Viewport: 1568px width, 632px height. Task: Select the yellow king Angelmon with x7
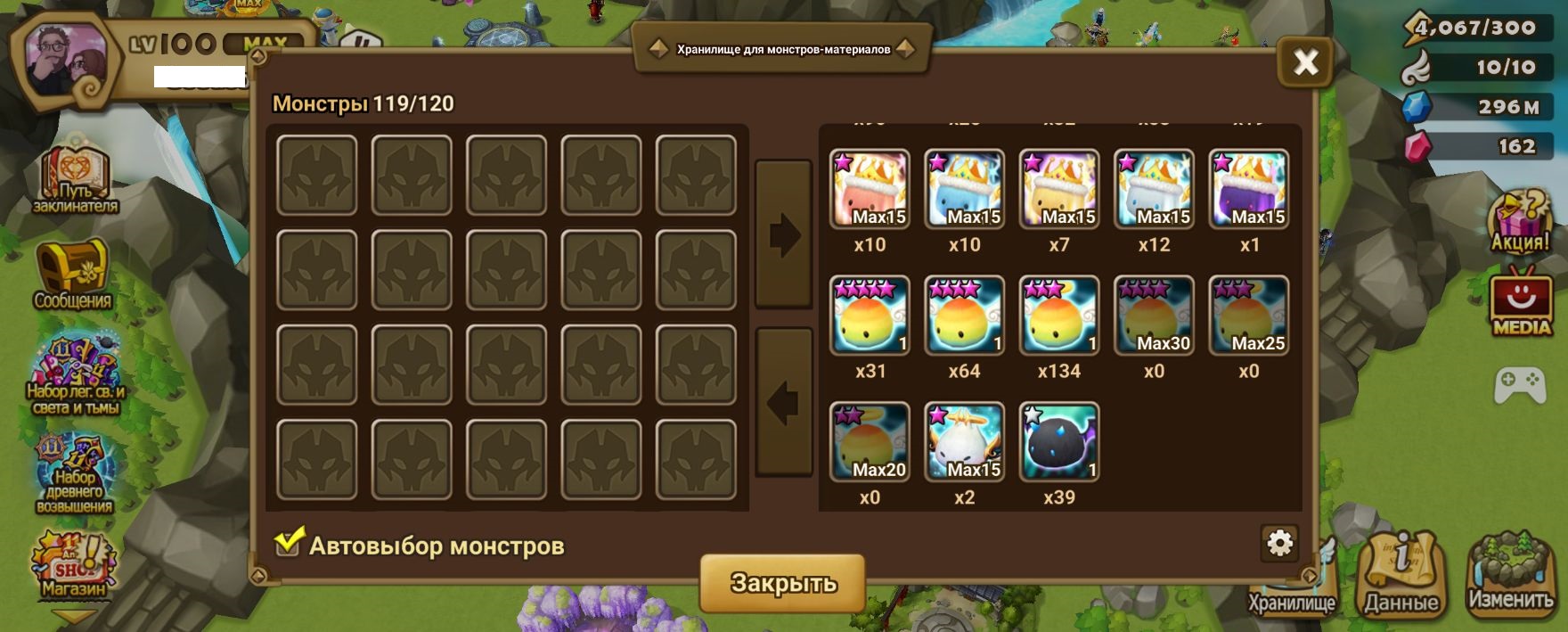1058,189
